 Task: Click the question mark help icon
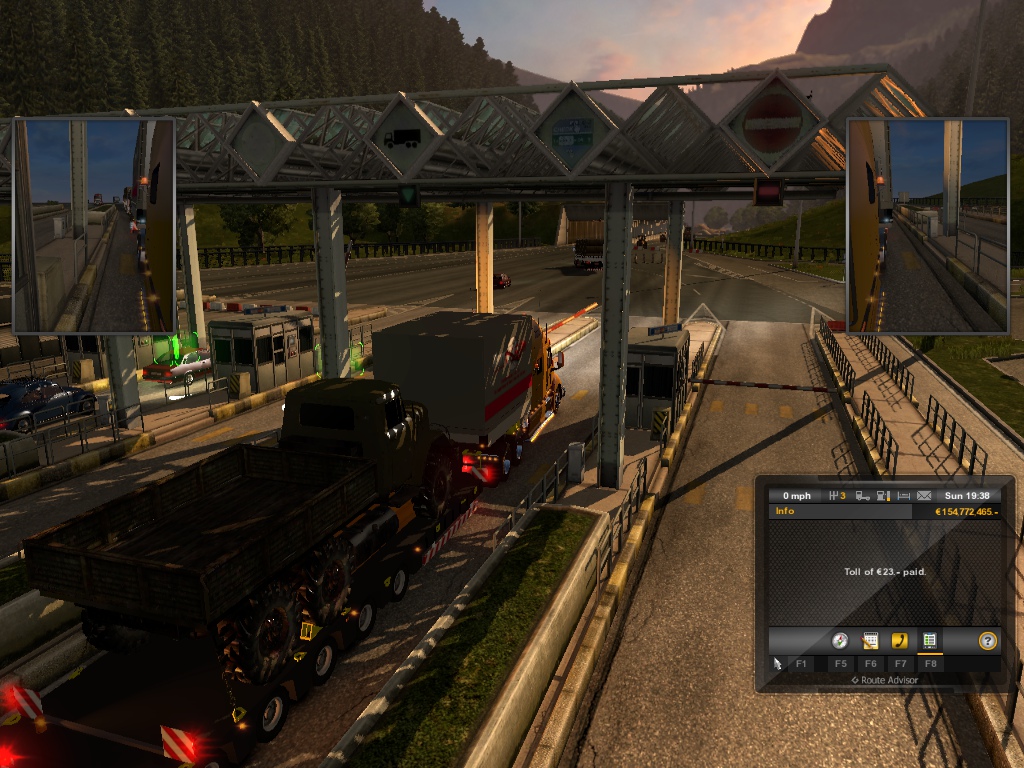point(988,641)
